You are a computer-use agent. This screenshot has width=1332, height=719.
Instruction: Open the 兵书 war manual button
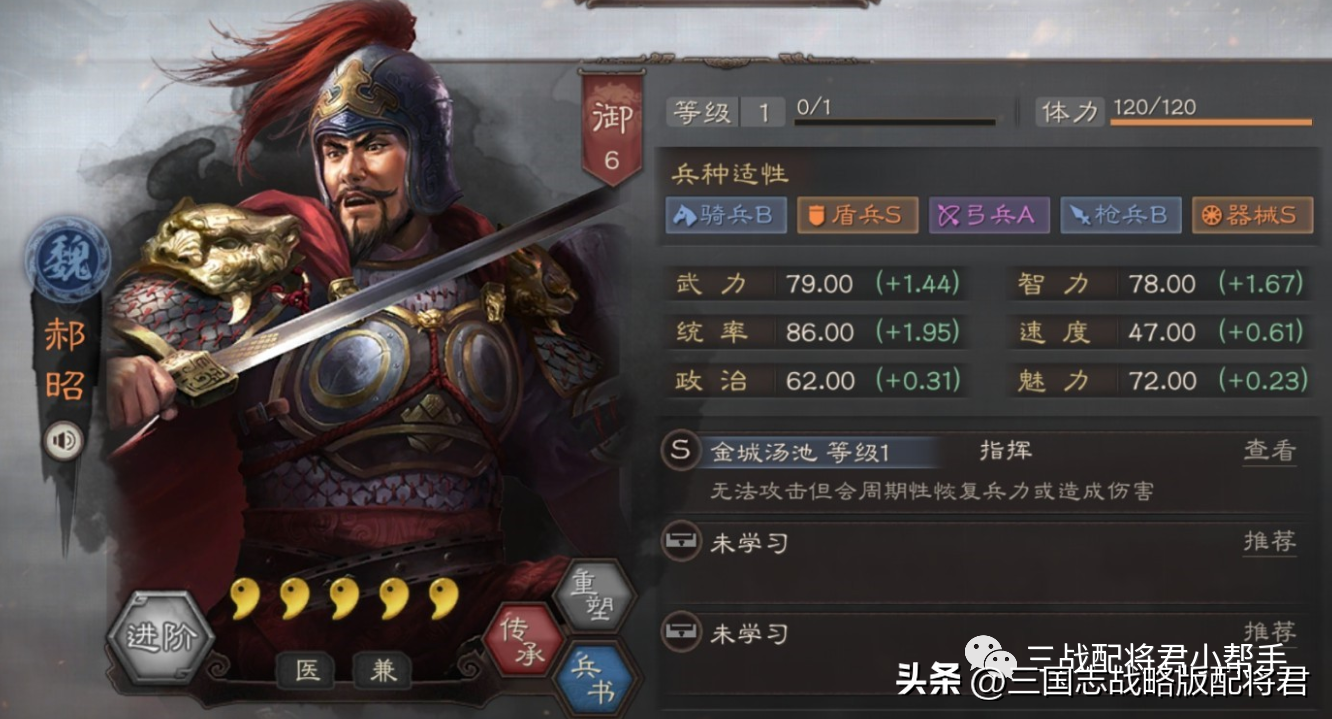click(597, 681)
